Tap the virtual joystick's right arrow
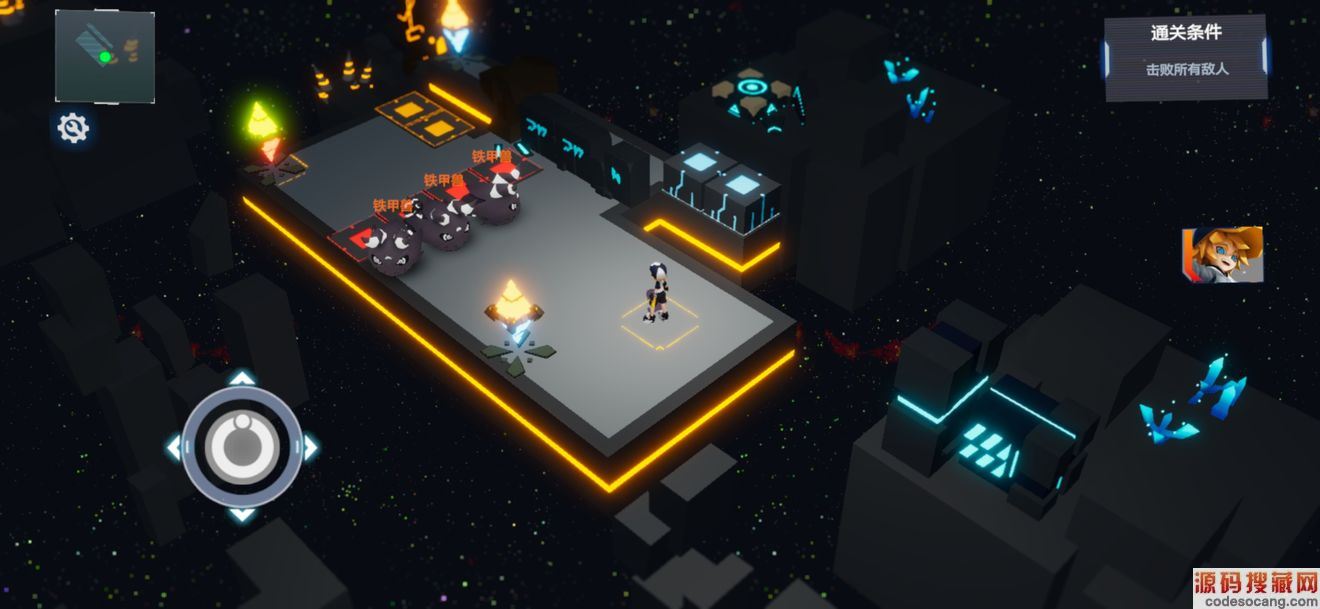This screenshot has height=609, width=1320. tap(310, 447)
